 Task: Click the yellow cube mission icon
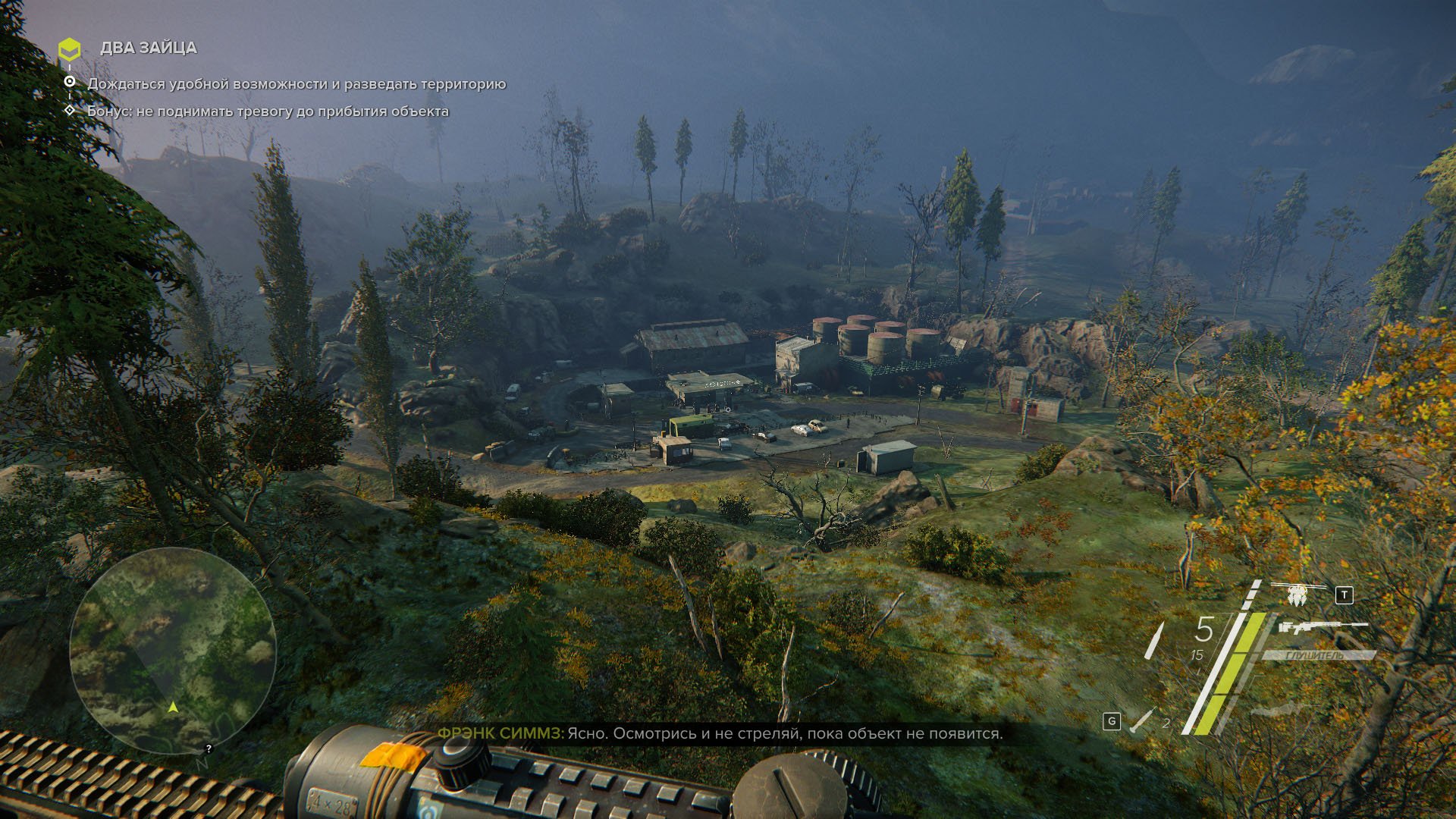[69, 49]
